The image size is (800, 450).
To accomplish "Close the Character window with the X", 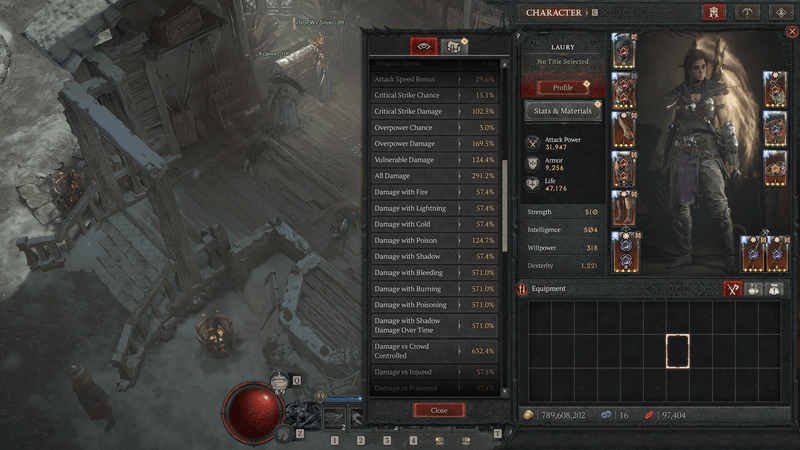I will 793,32.
